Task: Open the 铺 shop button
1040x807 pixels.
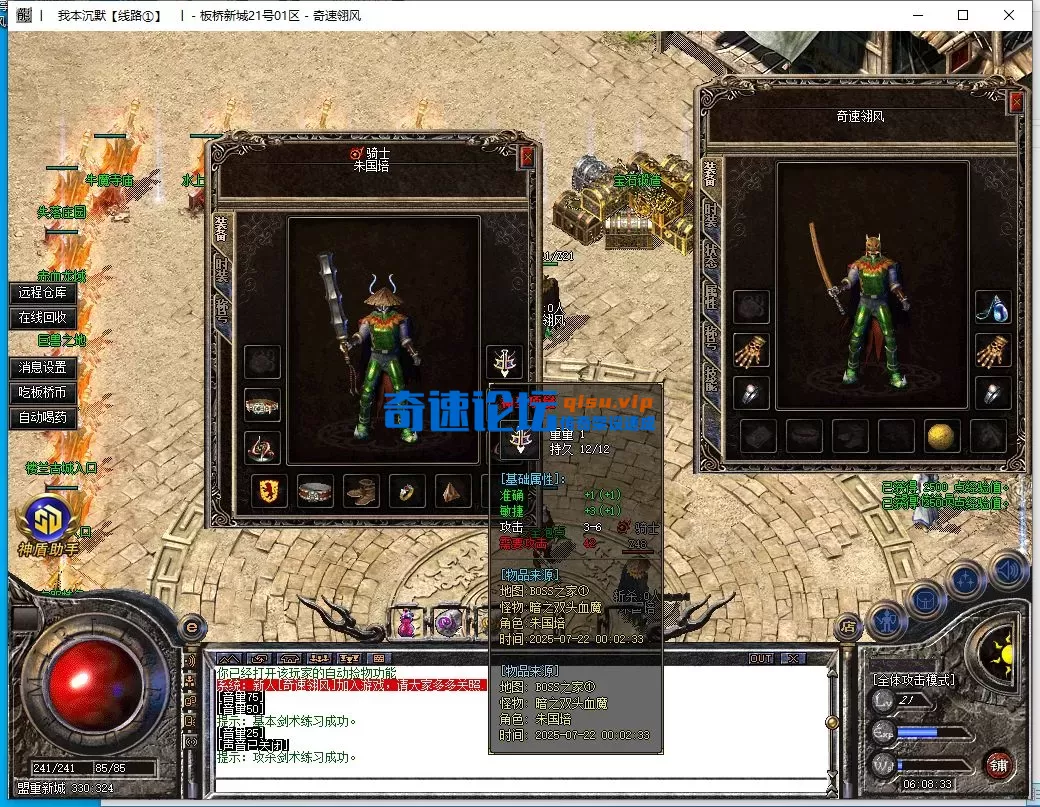Action: pos(996,765)
